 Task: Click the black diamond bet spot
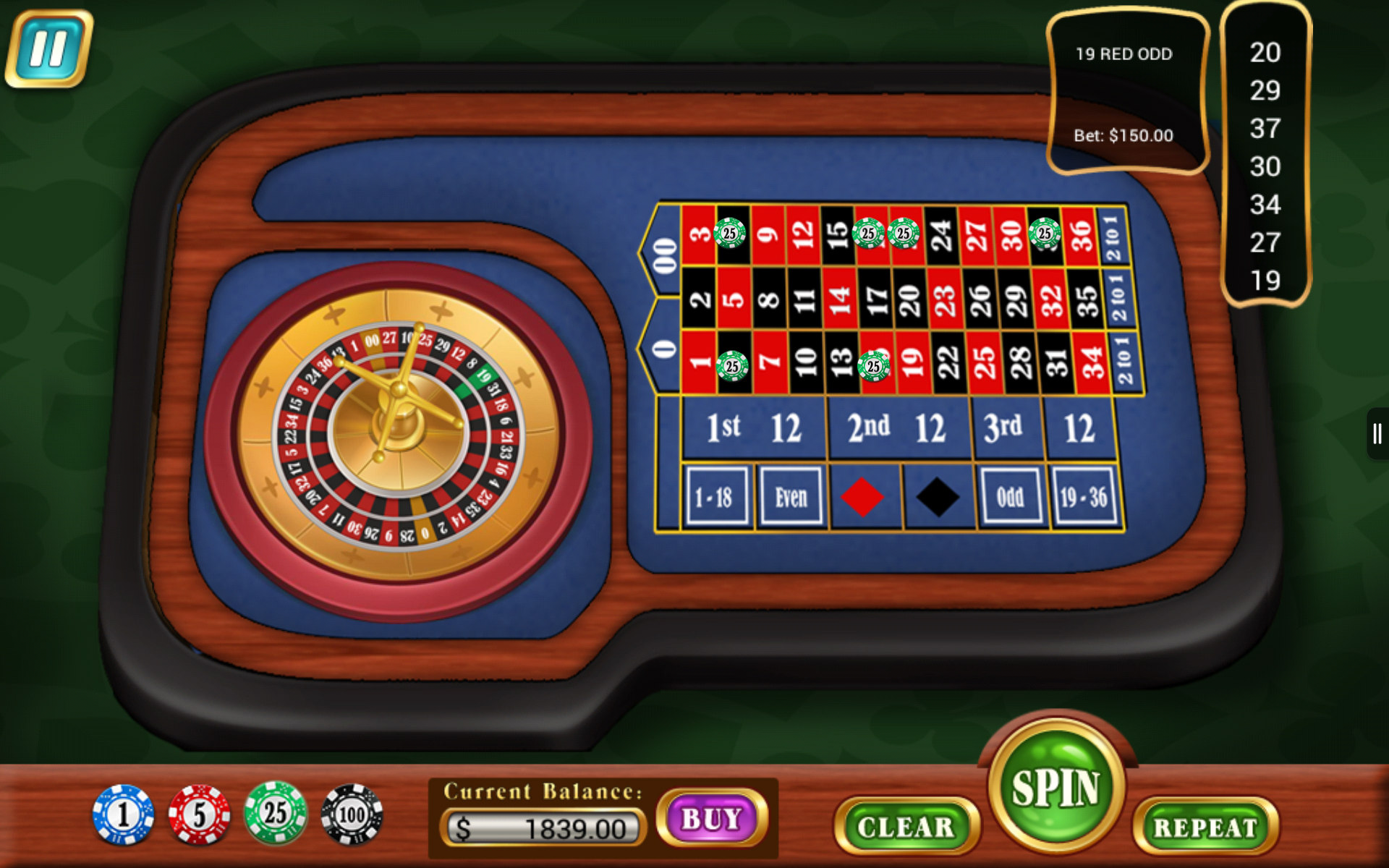click(x=938, y=496)
